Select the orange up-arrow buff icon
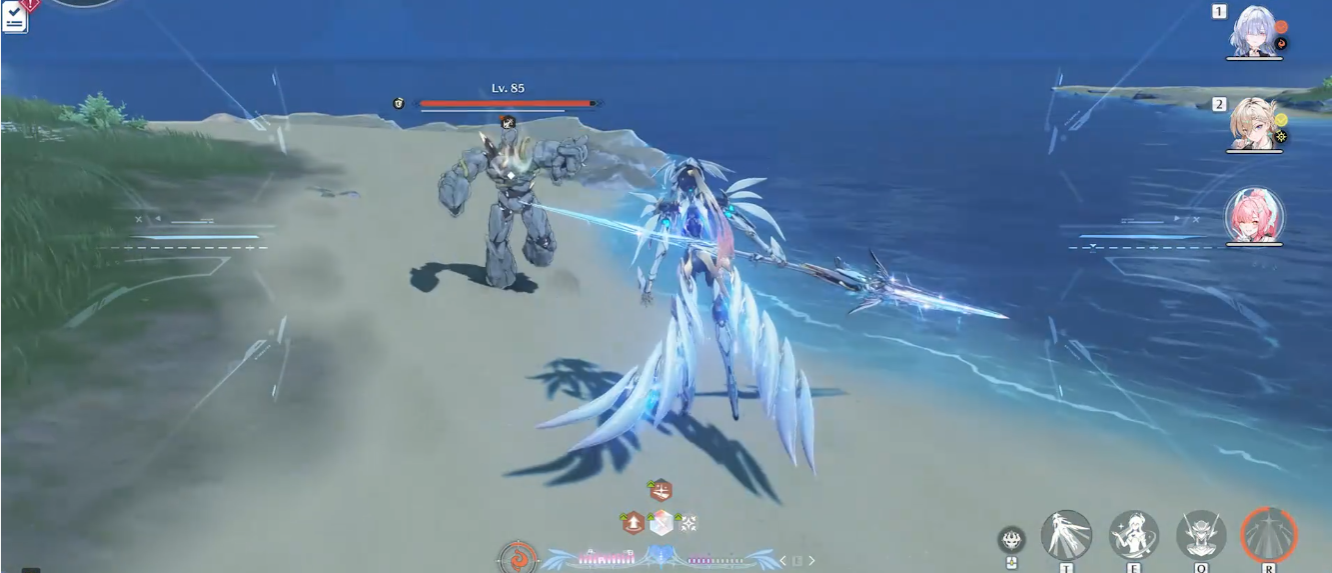 [x=633, y=522]
